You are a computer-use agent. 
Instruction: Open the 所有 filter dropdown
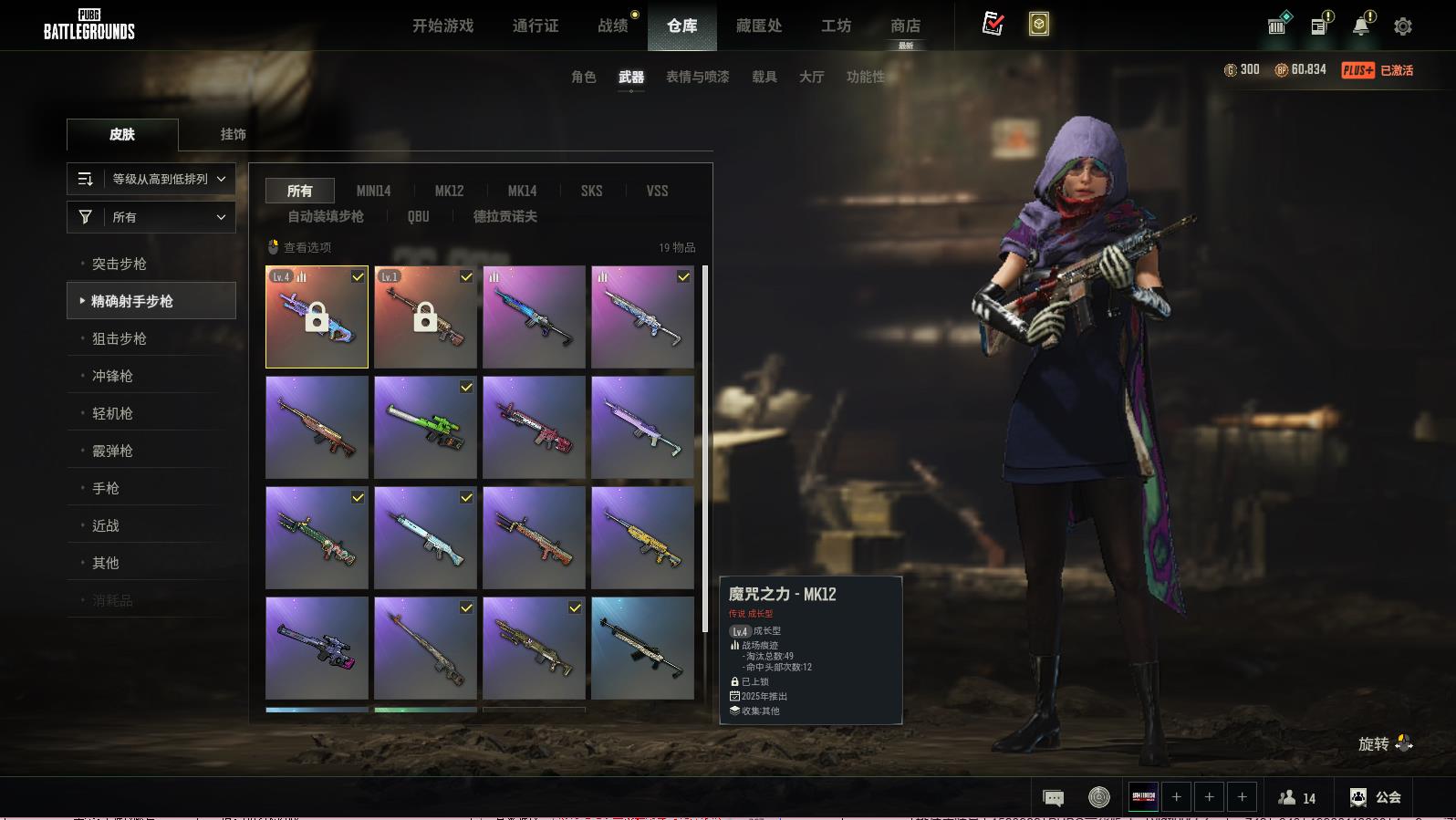click(x=151, y=217)
